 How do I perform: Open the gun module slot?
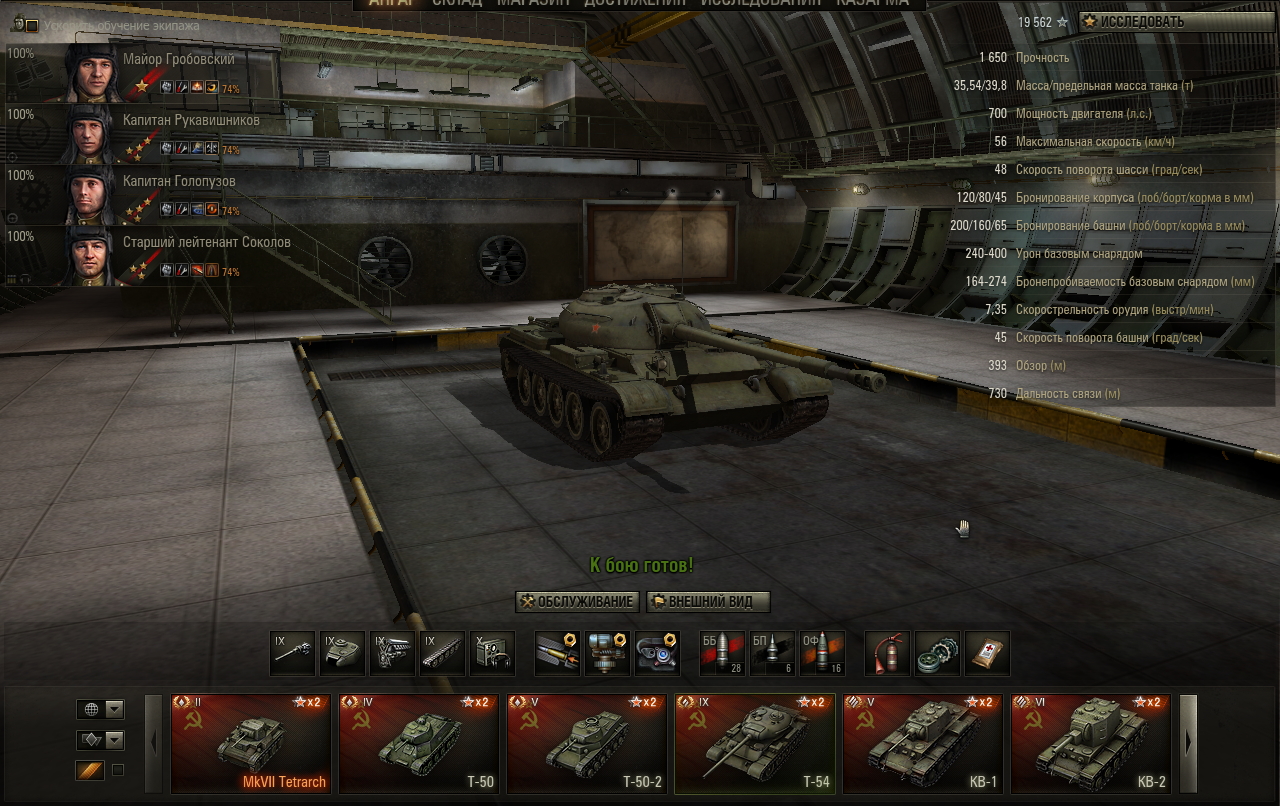[293, 653]
